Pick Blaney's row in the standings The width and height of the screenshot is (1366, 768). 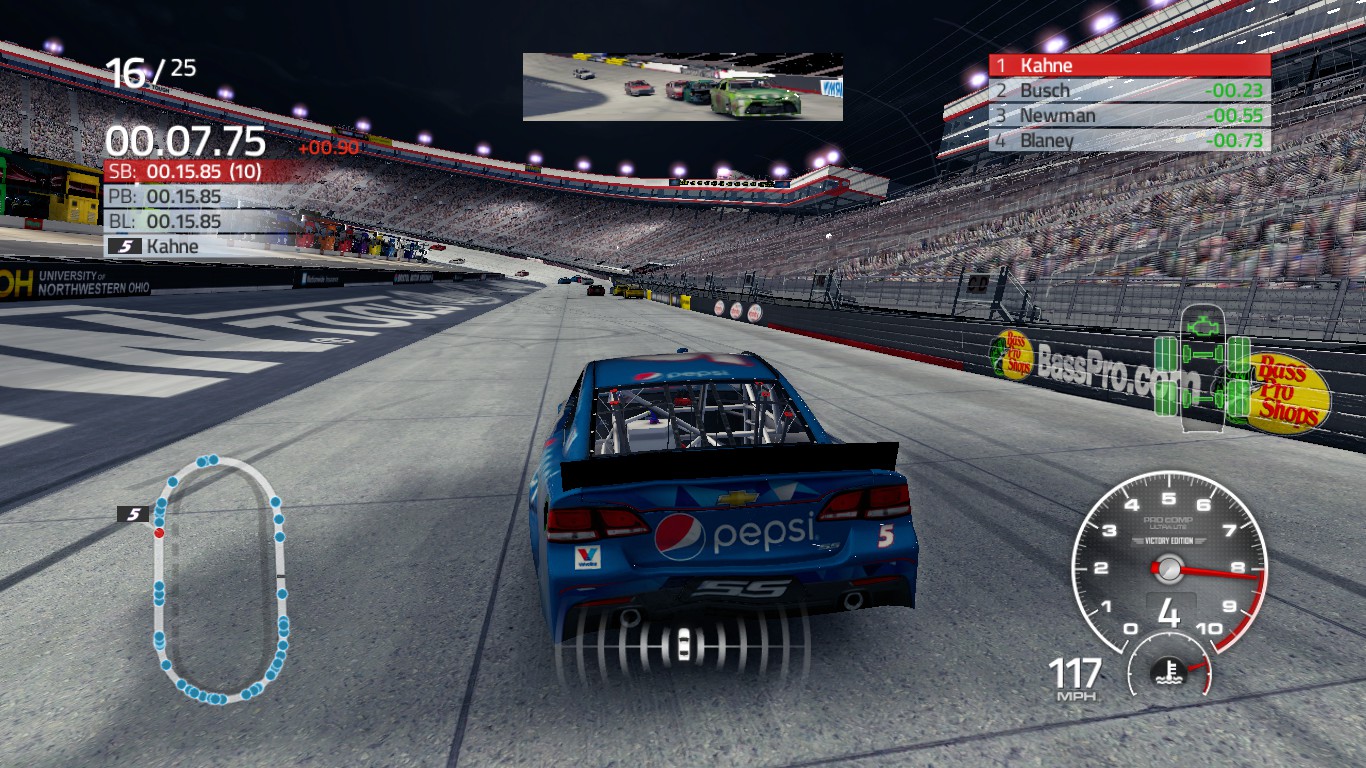point(1129,141)
